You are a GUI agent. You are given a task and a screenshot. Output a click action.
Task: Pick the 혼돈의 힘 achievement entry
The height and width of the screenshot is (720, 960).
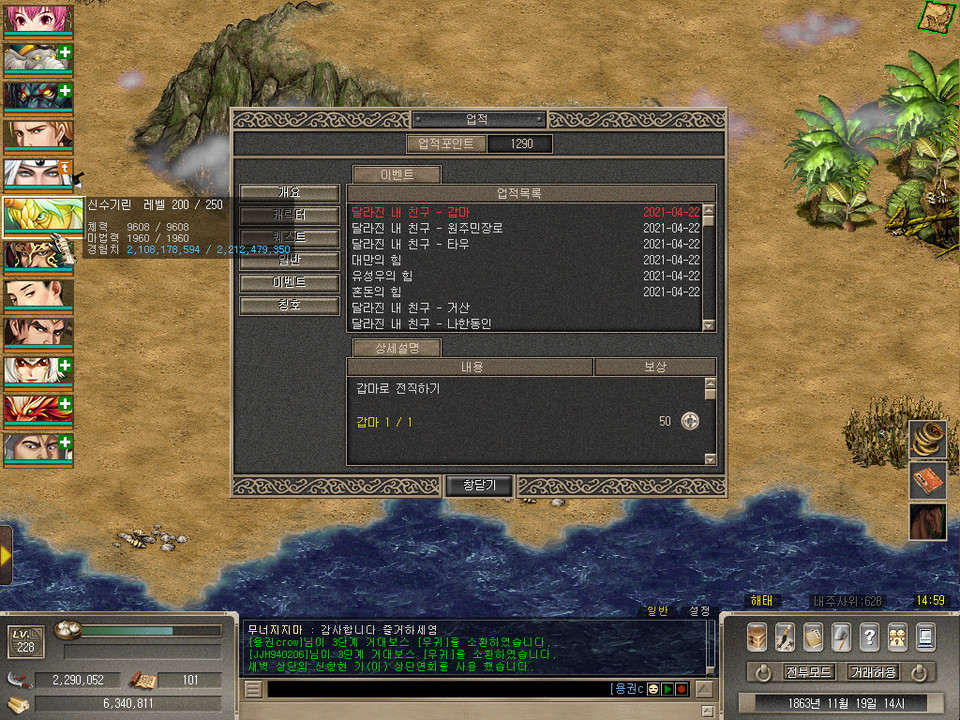[x=378, y=292]
